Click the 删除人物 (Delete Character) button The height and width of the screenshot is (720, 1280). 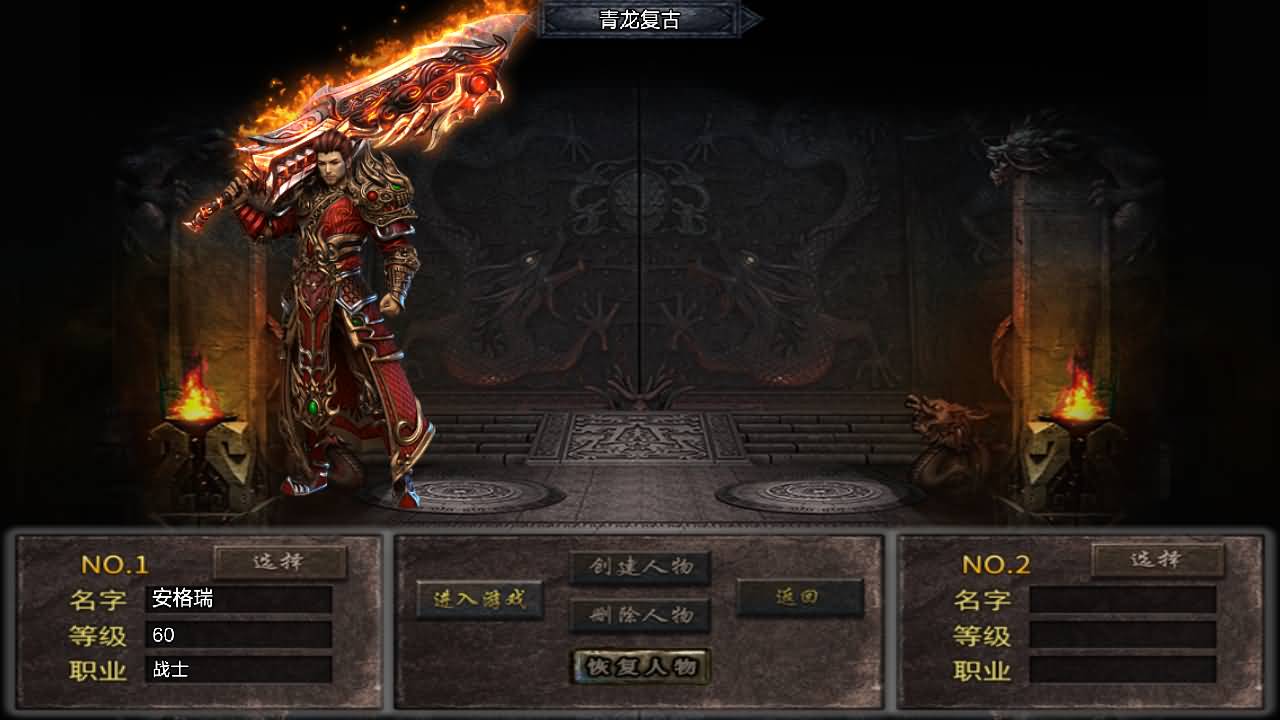[640, 617]
